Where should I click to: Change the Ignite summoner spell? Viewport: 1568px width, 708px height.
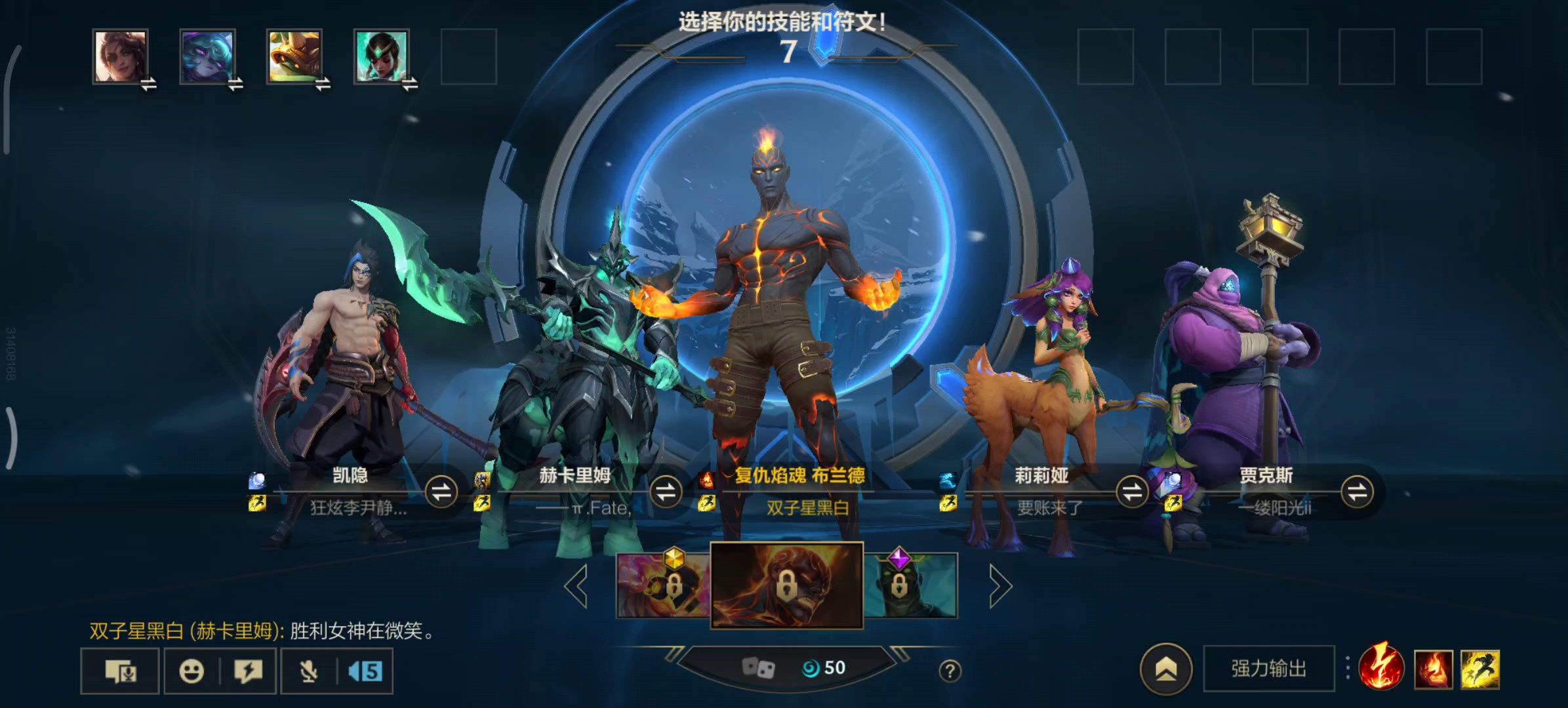point(1433,669)
